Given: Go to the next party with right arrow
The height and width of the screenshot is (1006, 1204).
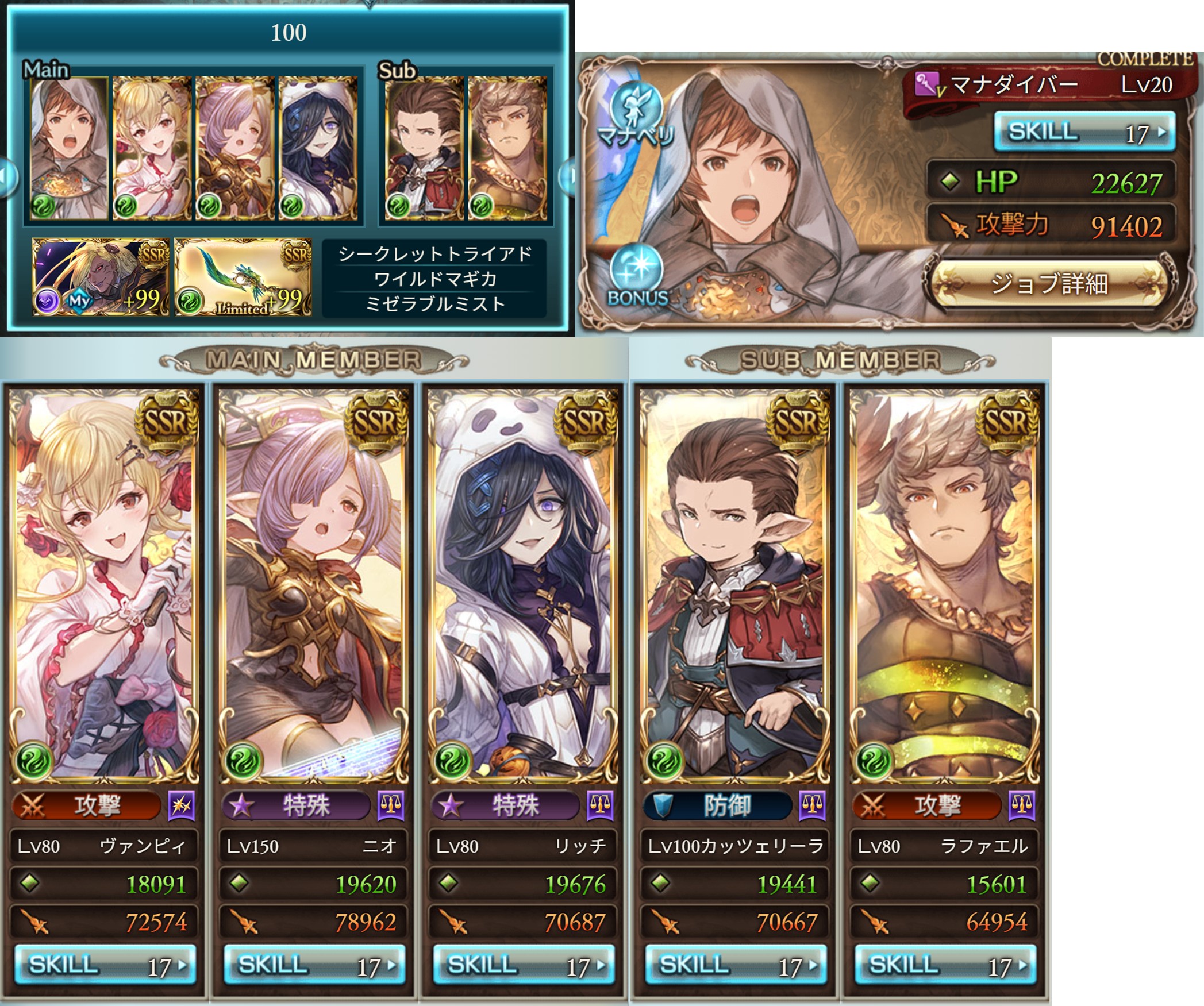Looking at the screenshot, I should (567, 176).
